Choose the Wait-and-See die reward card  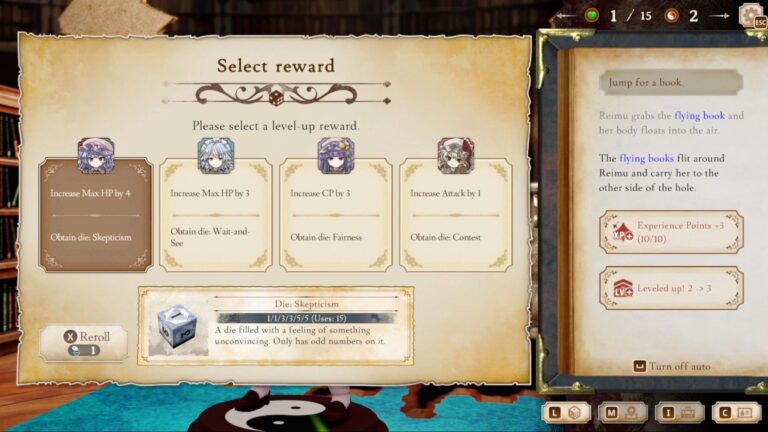pyautogui.click(x=215, y=213)
